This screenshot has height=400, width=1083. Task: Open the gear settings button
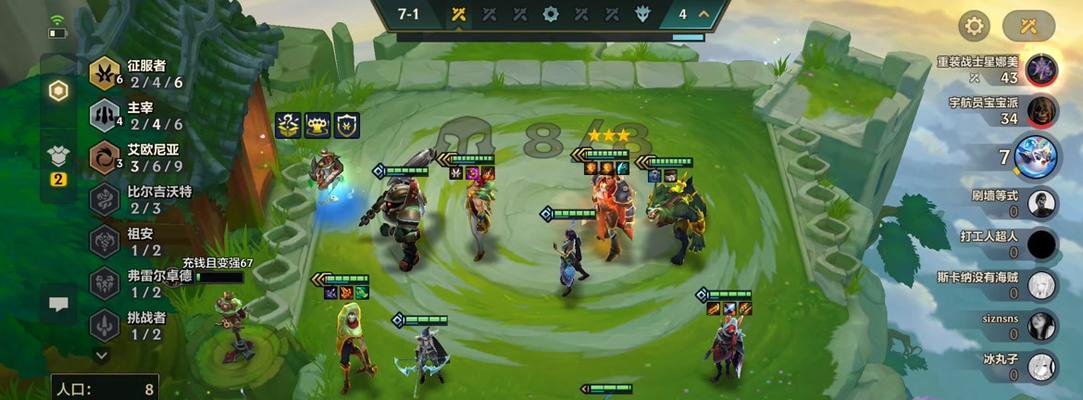tap(974, 26)
